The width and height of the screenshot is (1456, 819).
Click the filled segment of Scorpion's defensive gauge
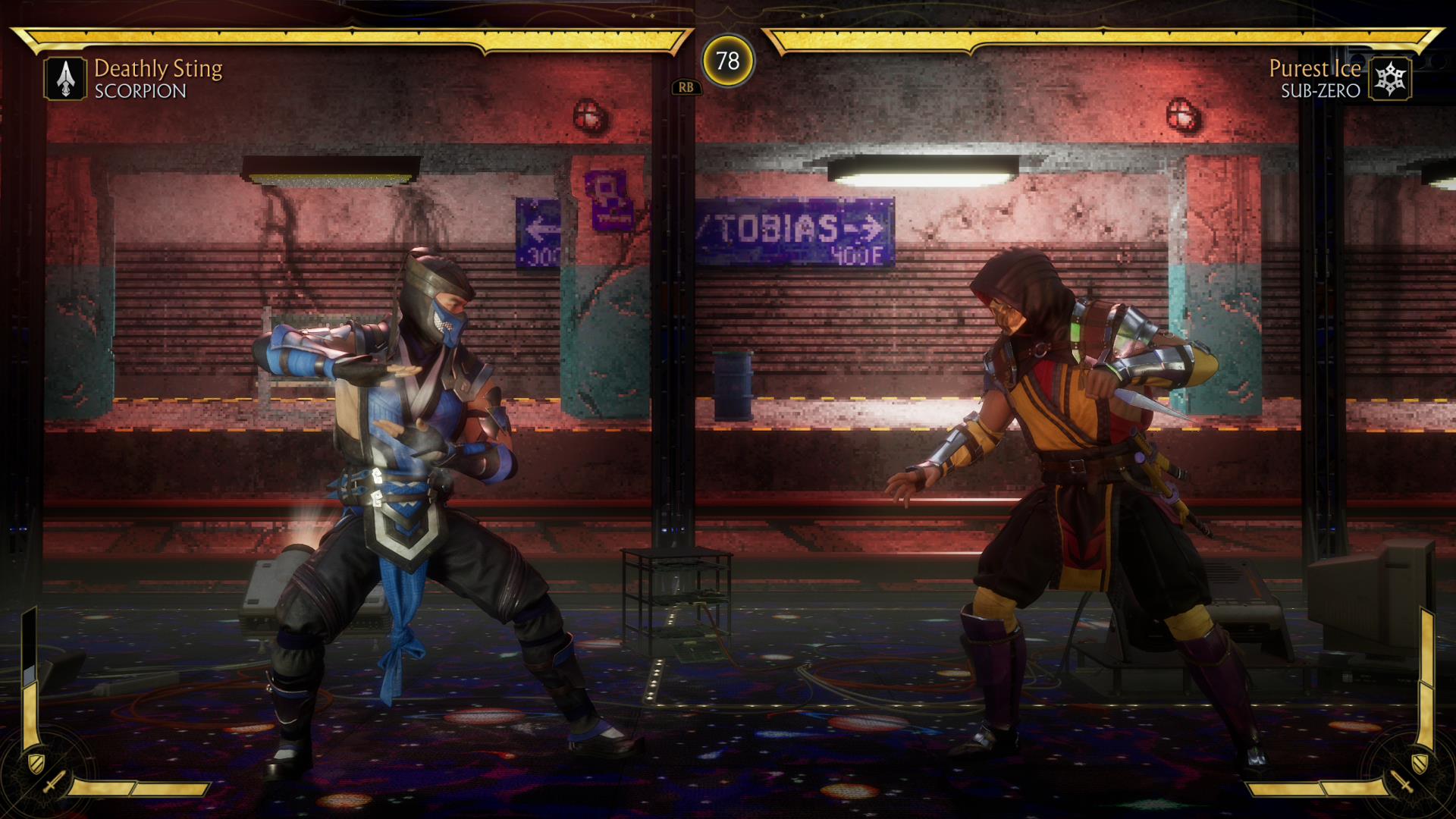point(30,713)
